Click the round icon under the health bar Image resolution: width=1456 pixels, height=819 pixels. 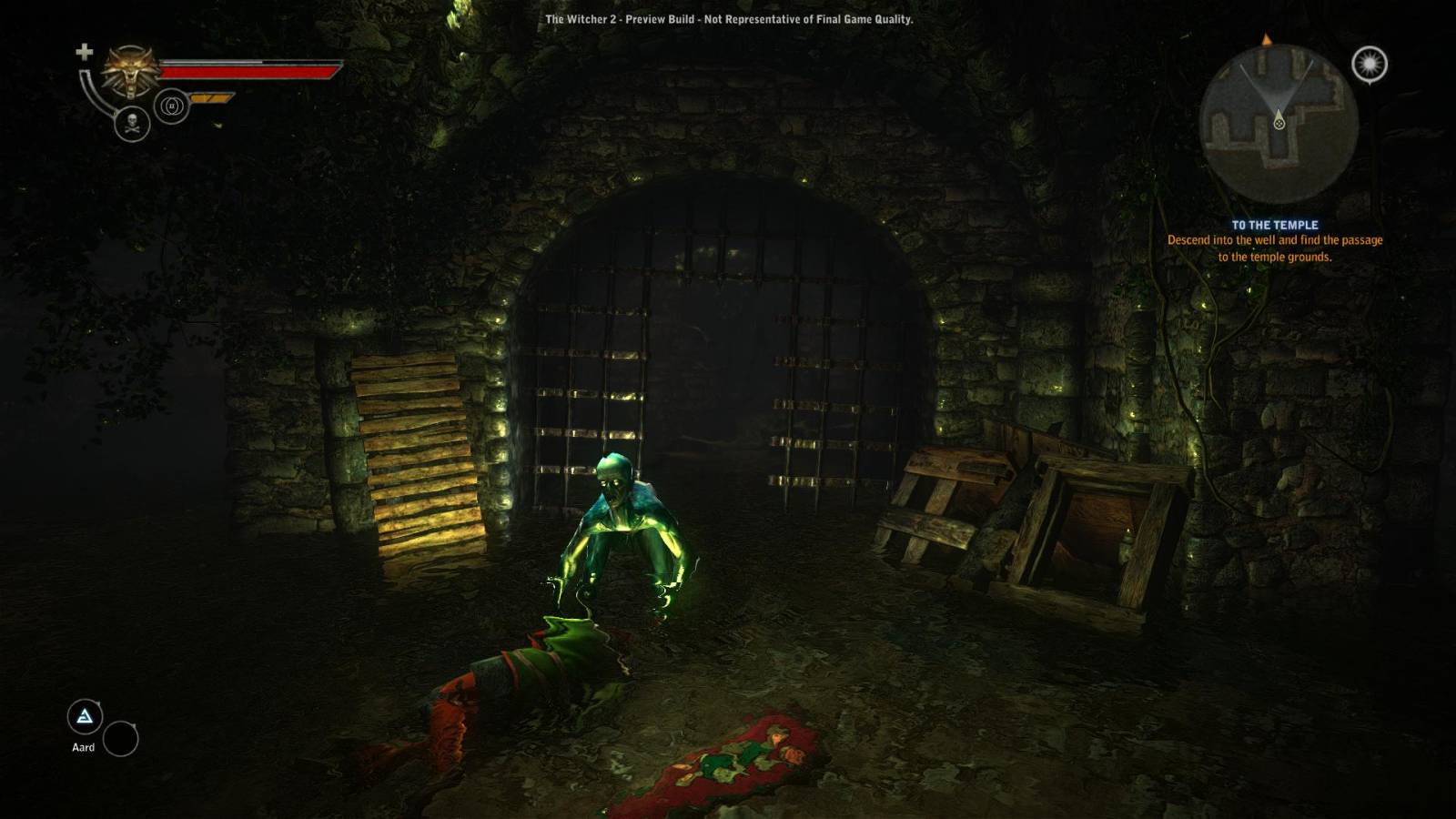coord(171,106)
